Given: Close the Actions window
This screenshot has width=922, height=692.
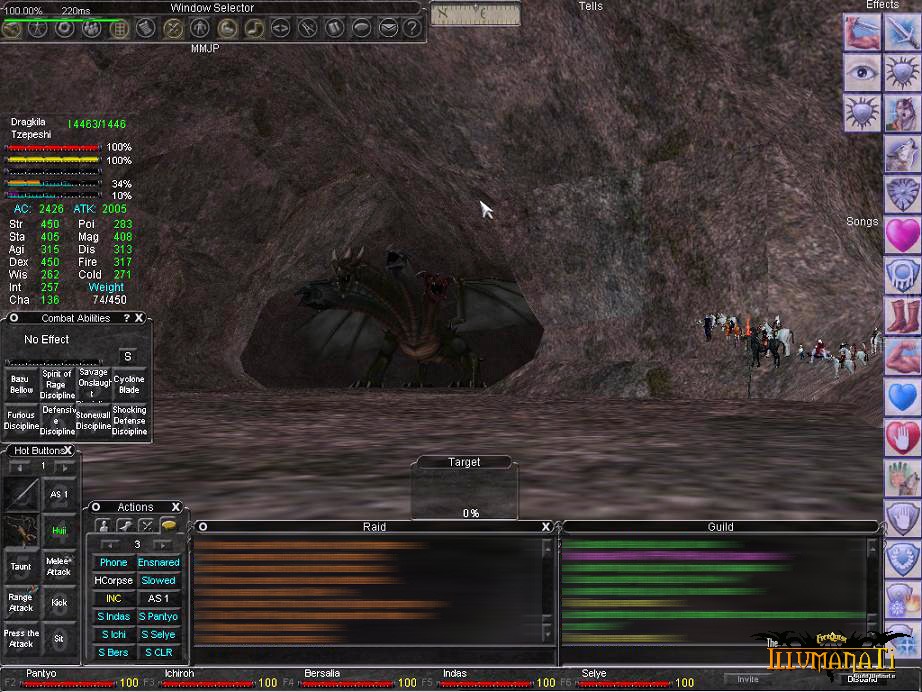Looking at the screenshot, I should pyautogui.click(x=176, y=507).
